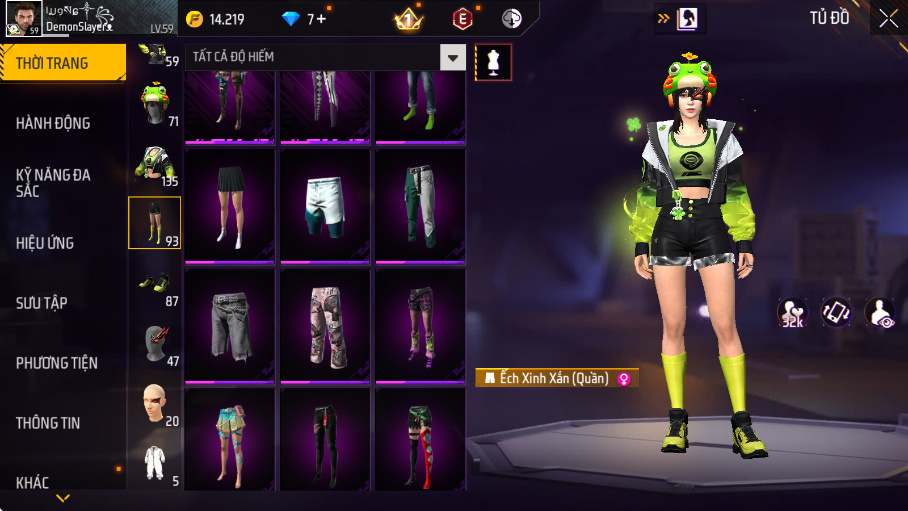Open the Khác menu entry
The width and height of the screenshot is (908, 511).
coord(33,483)
